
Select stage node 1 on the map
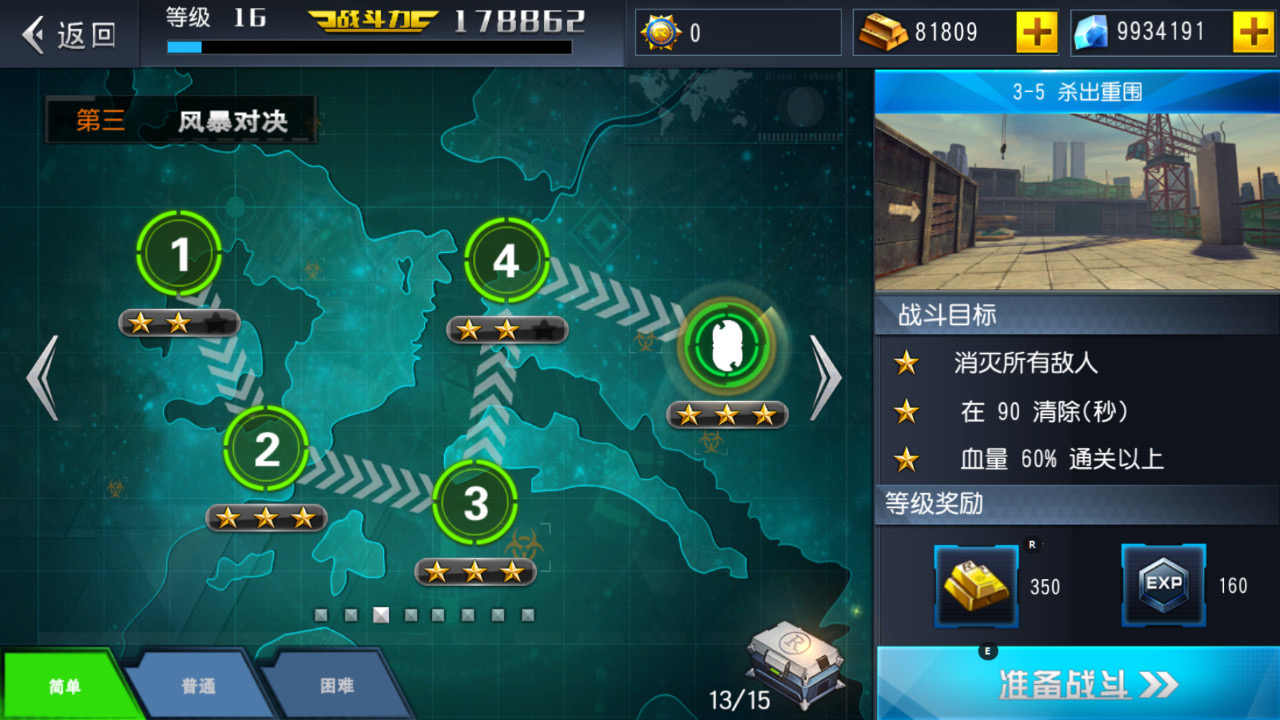(x=180, y=253)
